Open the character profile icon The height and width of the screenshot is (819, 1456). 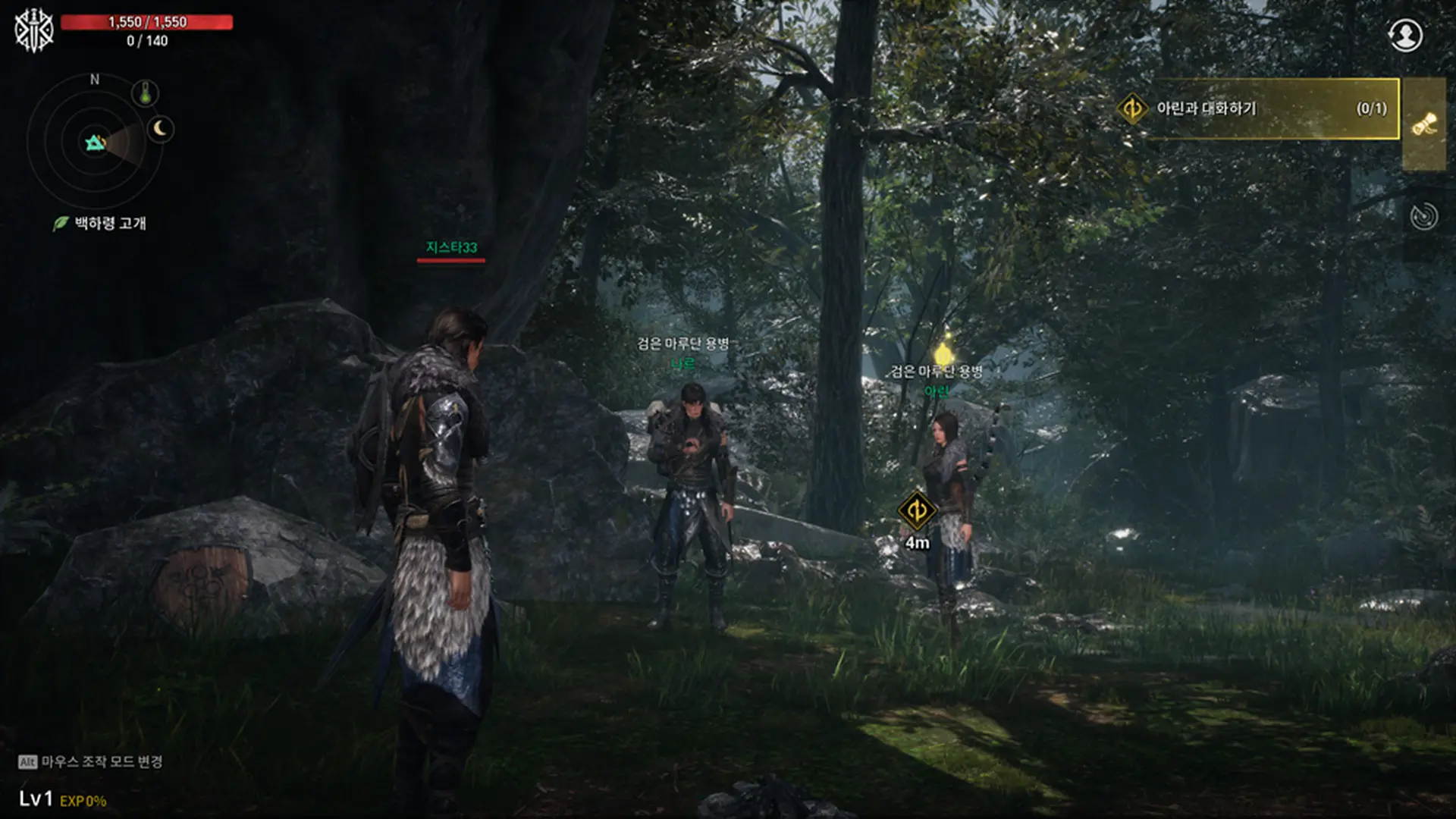click(1405, 35)
